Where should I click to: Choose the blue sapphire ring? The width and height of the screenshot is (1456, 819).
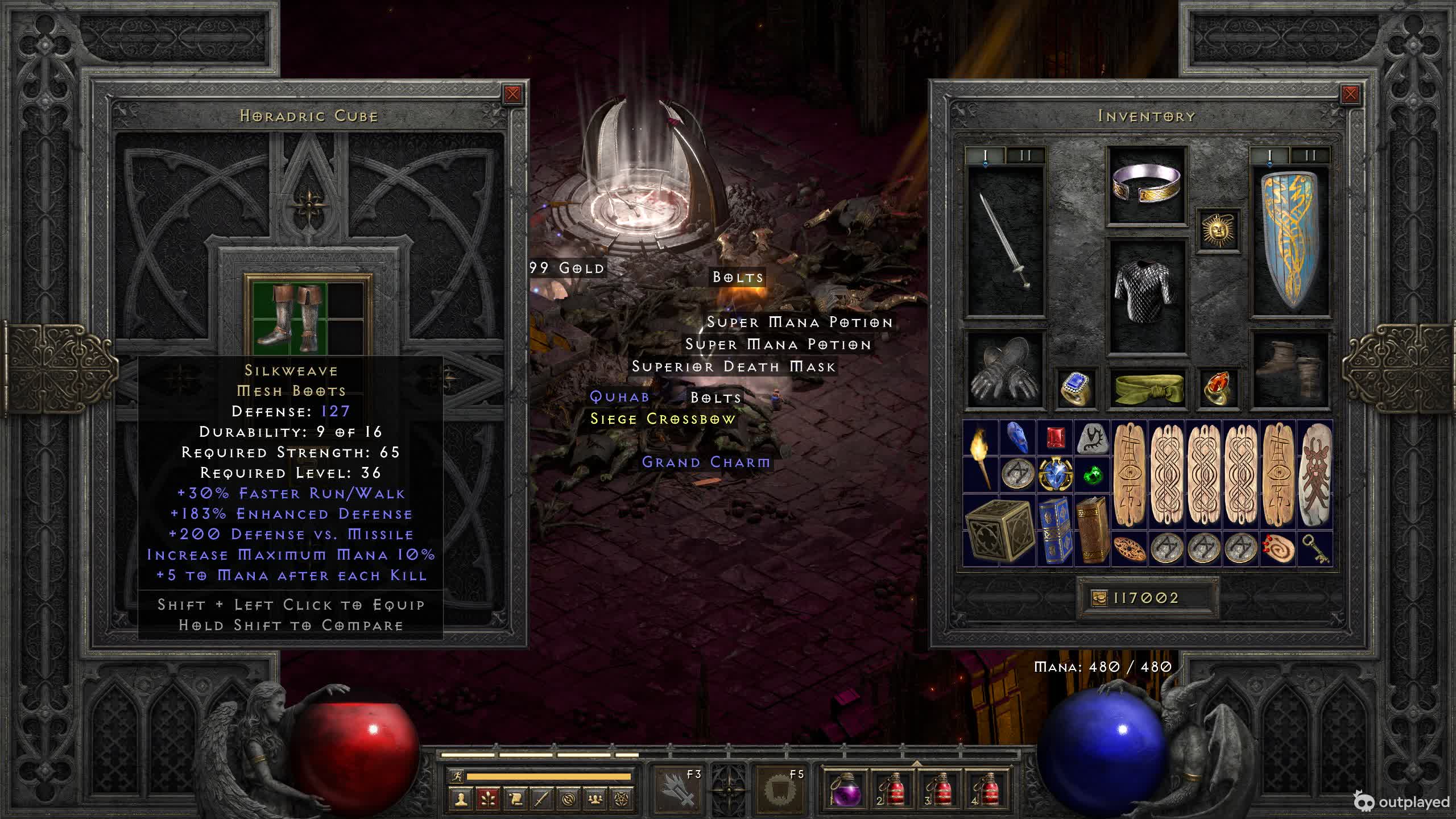click(1075, 389)
